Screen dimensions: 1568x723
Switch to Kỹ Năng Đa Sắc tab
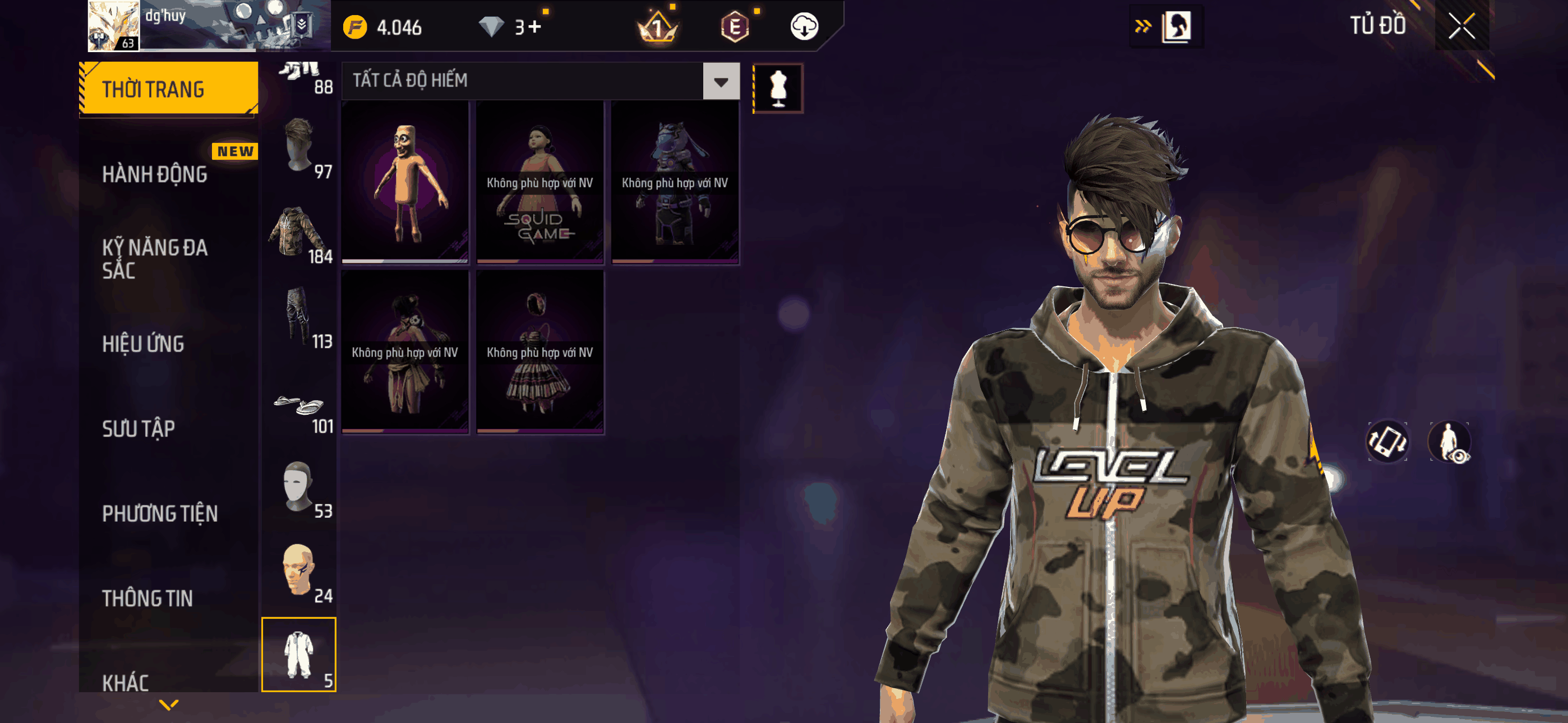pyautogui.click(x=155, y=258)
